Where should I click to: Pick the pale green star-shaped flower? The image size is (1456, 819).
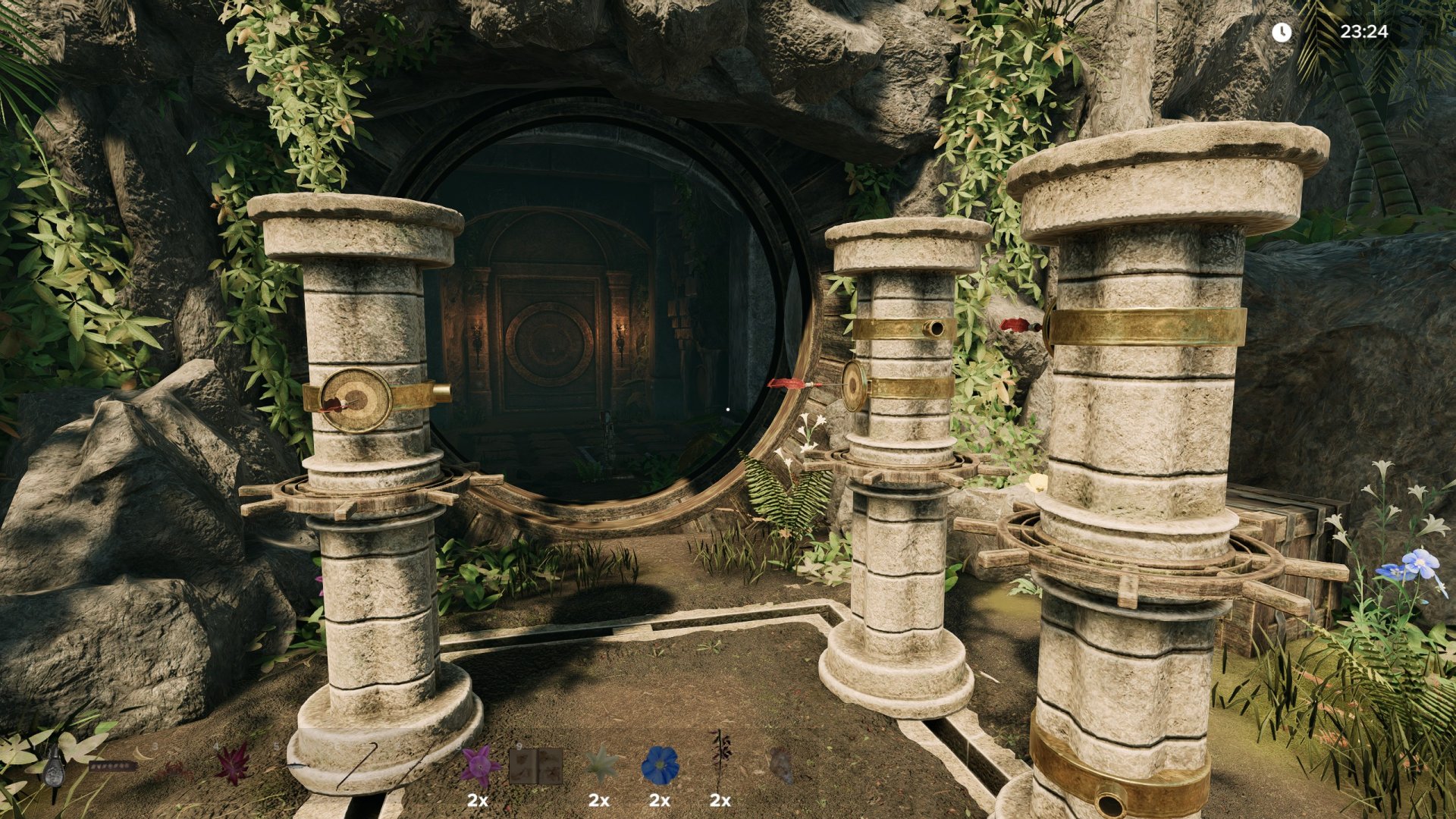[x=601, y=766]
